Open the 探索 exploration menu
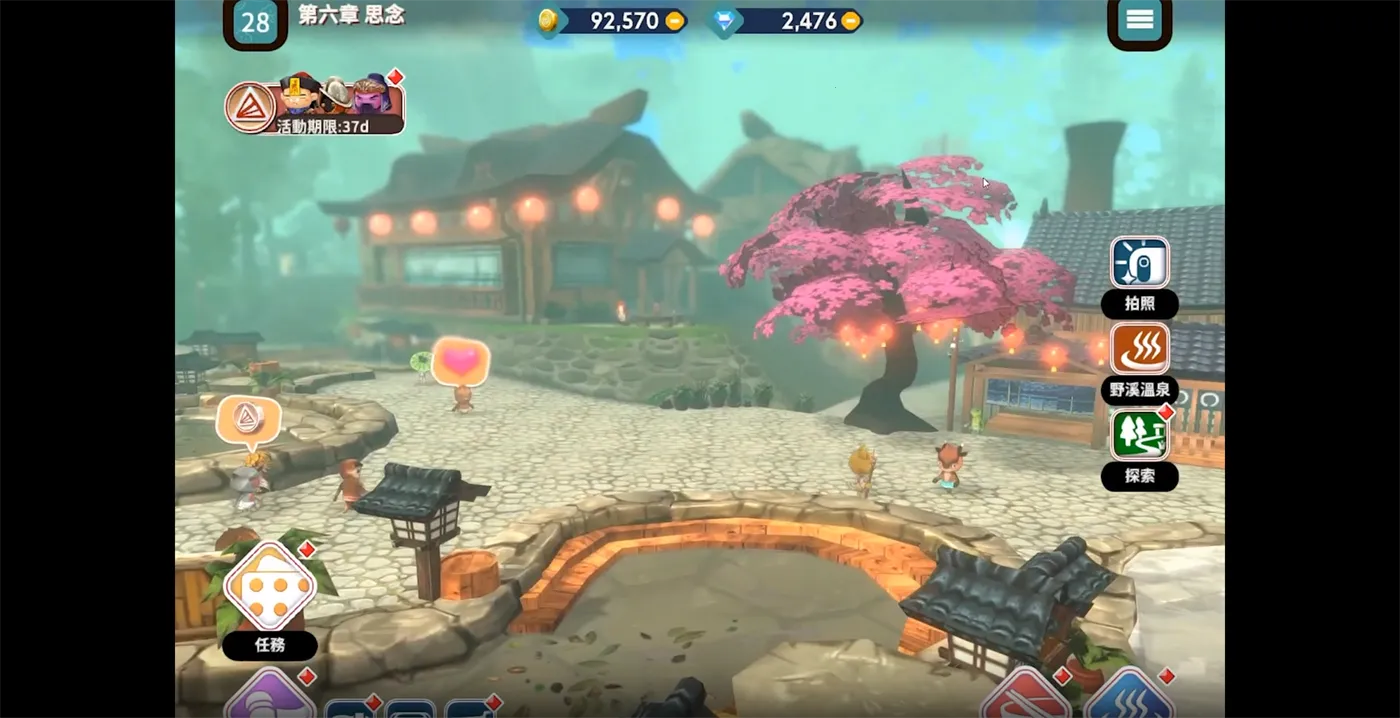This screenshot has height=718, width=1400. [1139, 436]
